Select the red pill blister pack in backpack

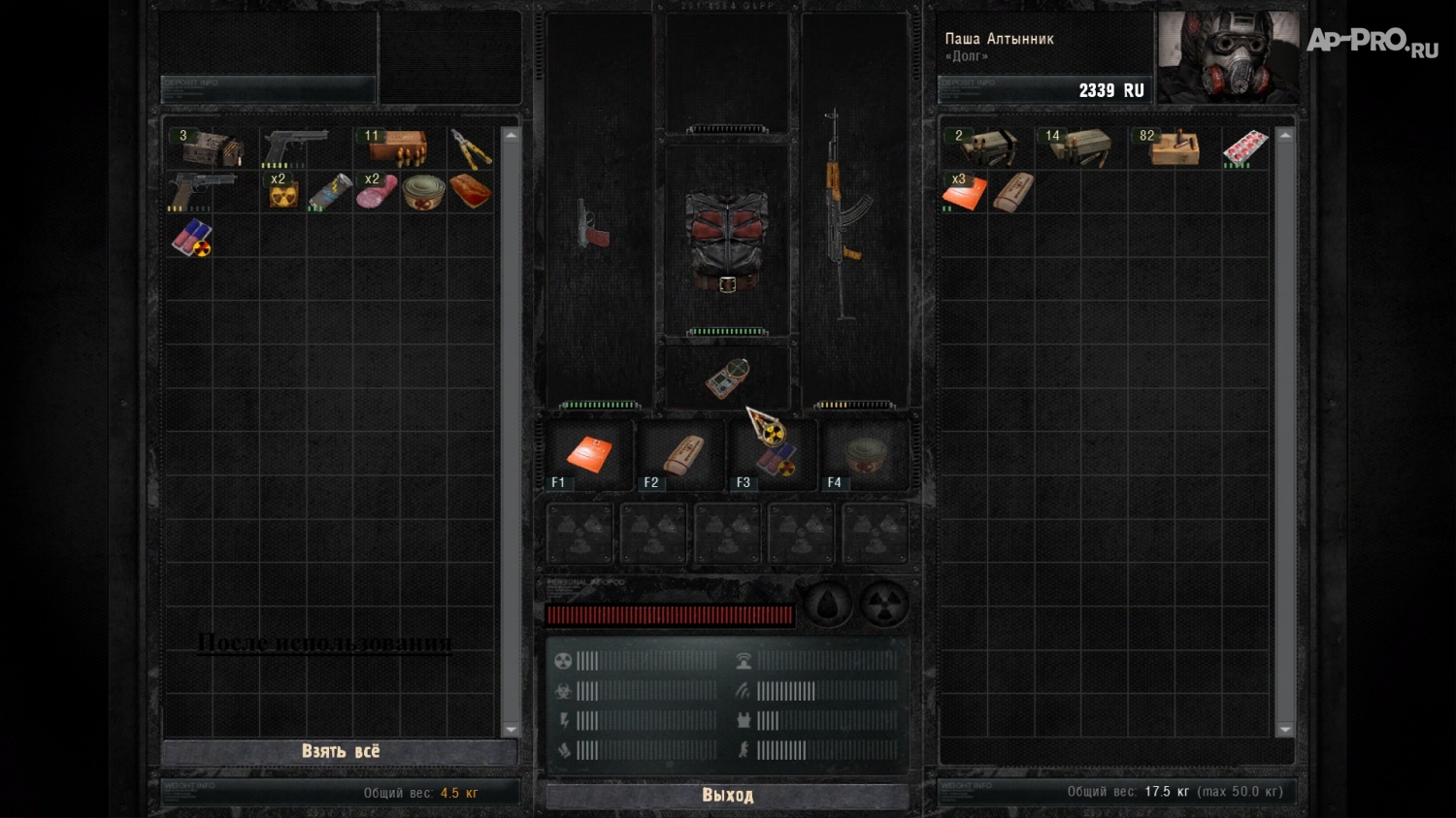[x=1245, y=147]
